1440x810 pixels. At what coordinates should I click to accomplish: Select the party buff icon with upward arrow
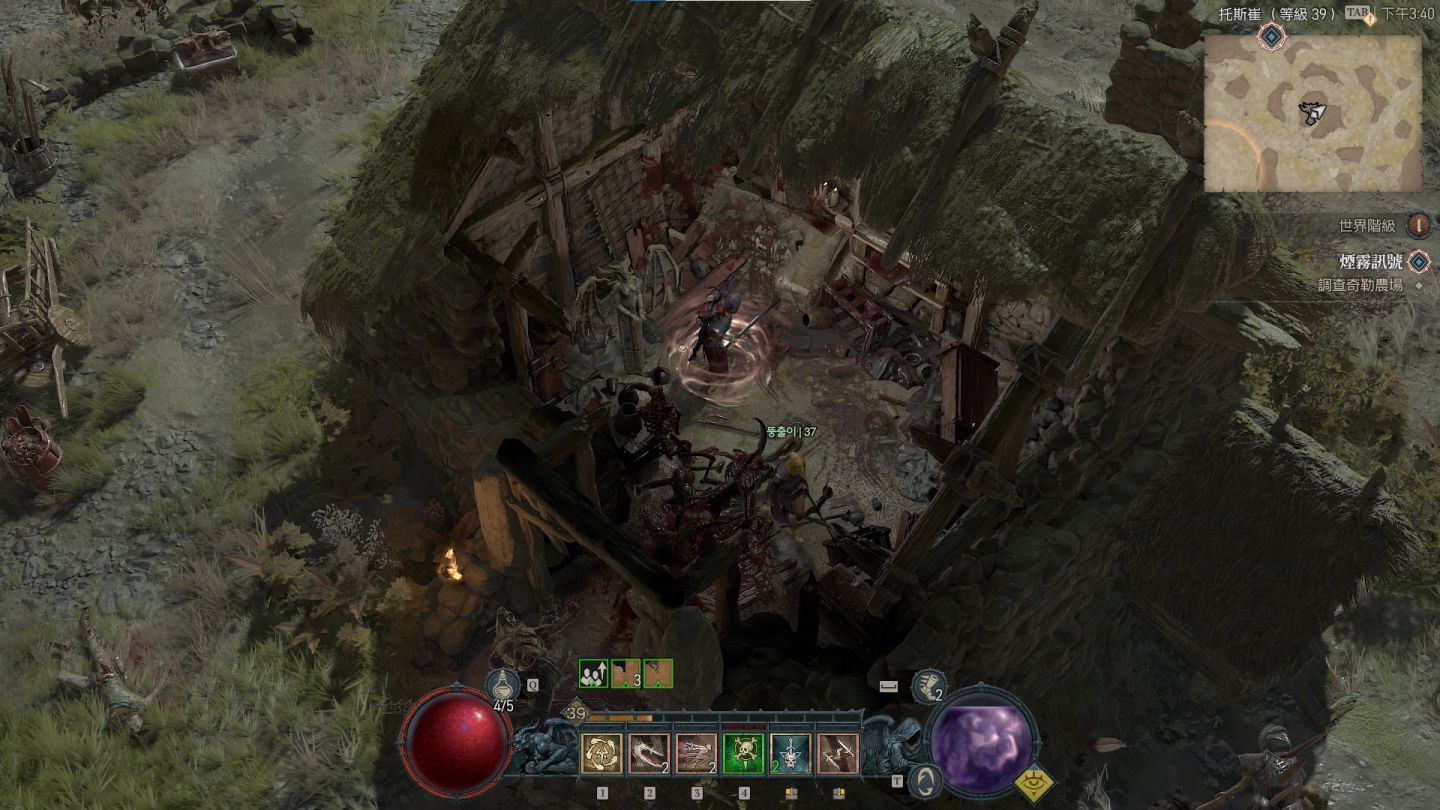594,674
